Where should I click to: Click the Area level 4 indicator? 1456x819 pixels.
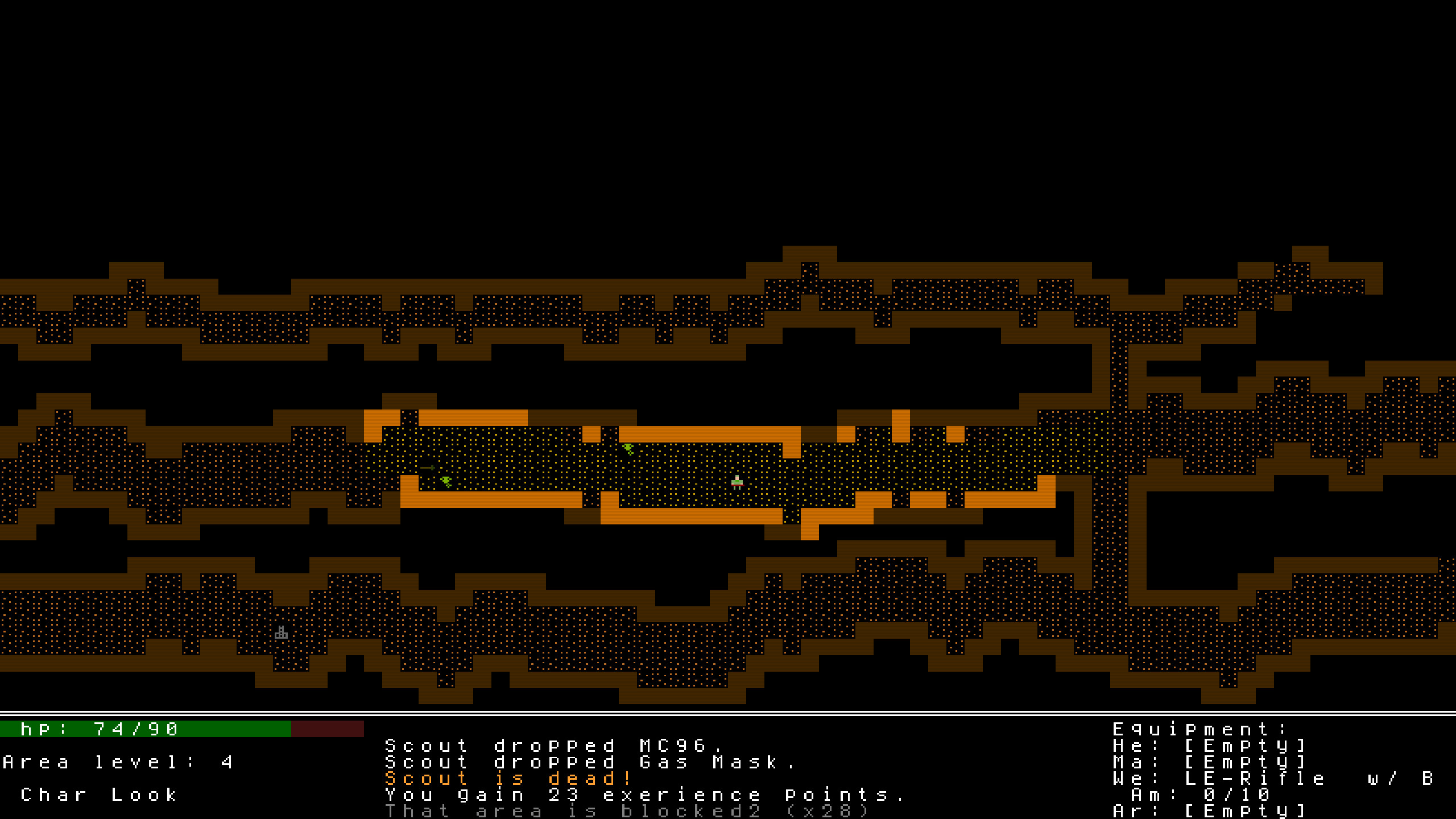coord(119,762)
